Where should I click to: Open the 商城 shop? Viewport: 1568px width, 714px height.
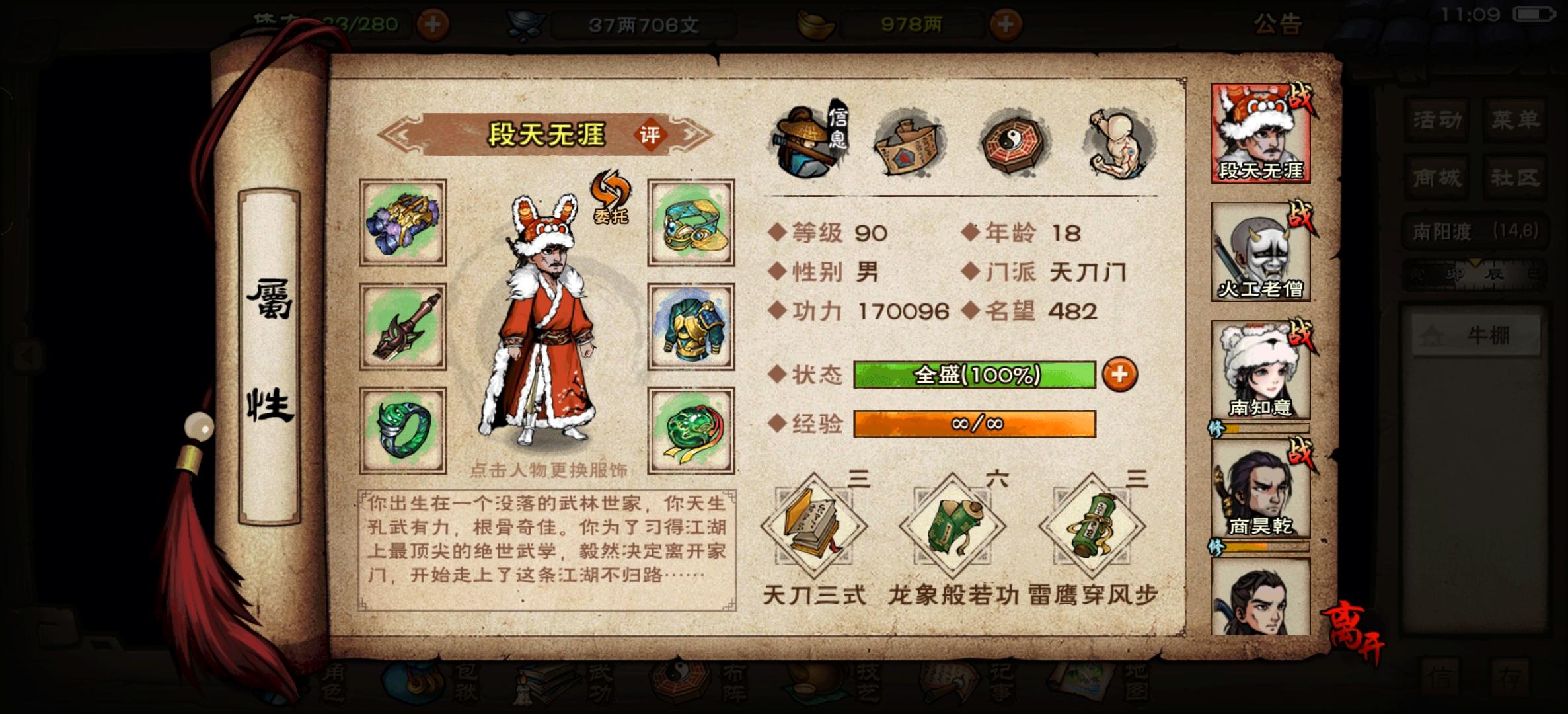(1435, 178)
